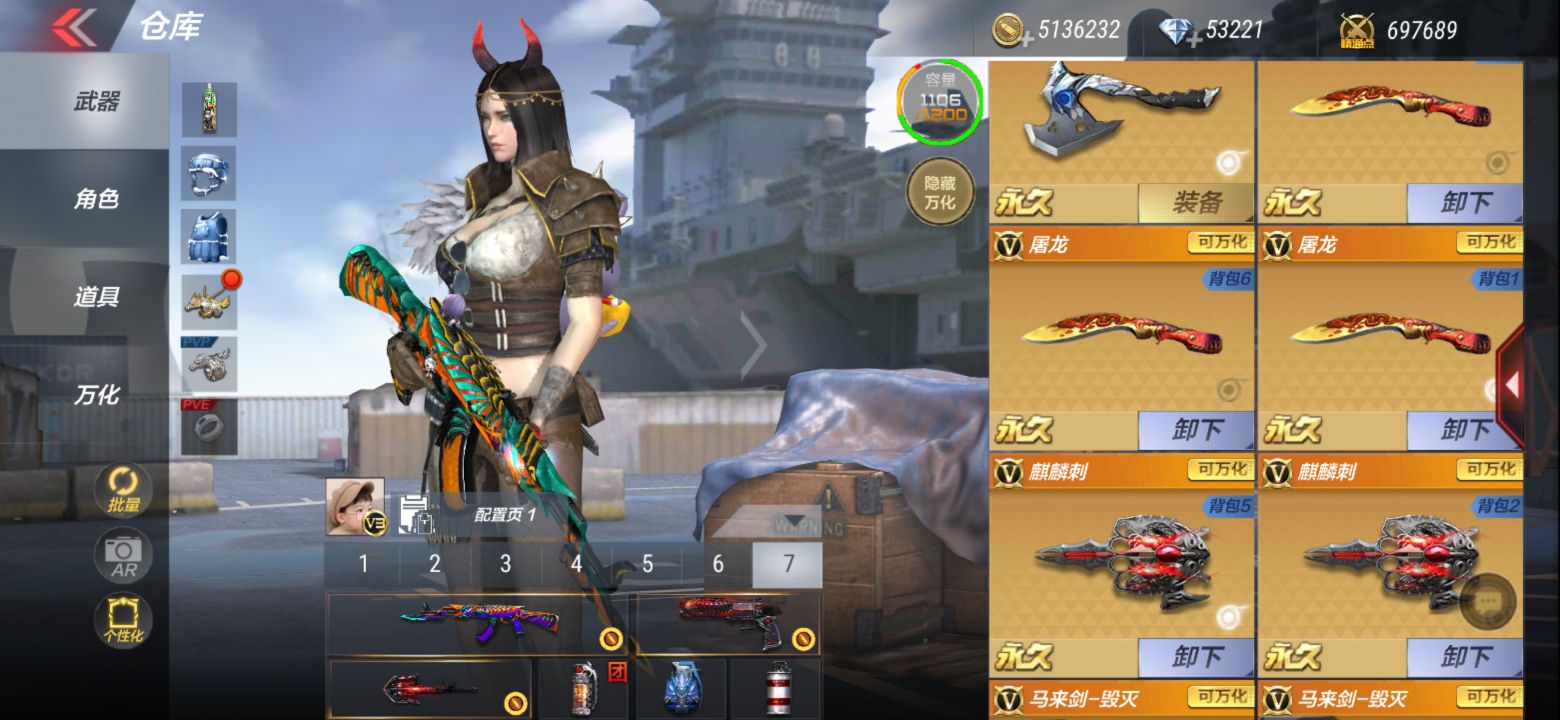Select the purple AK primary weapon slot
Screen dimensions: 1560x720
(478, 623)
